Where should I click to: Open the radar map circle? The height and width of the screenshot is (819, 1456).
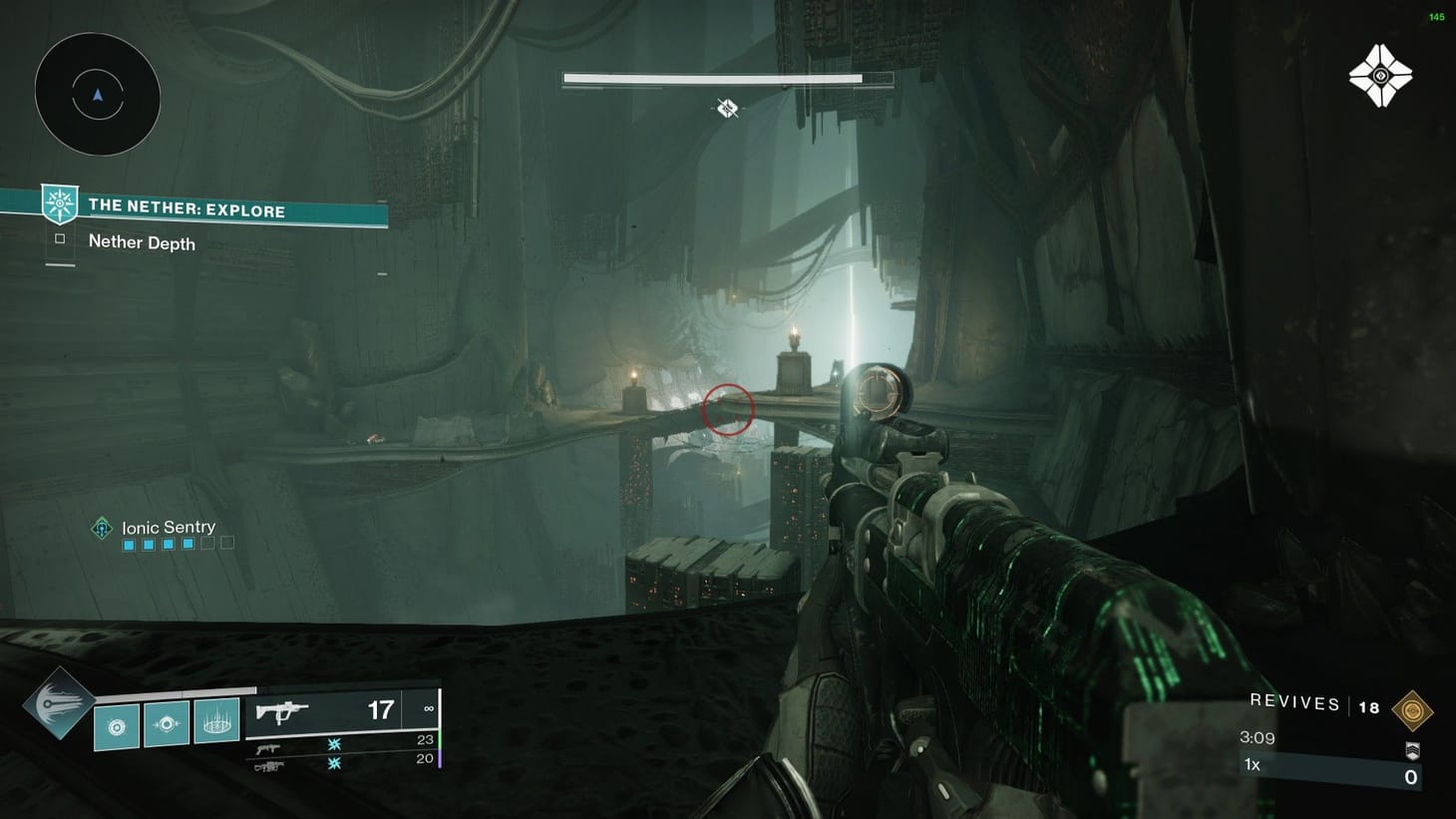(96, 93)
